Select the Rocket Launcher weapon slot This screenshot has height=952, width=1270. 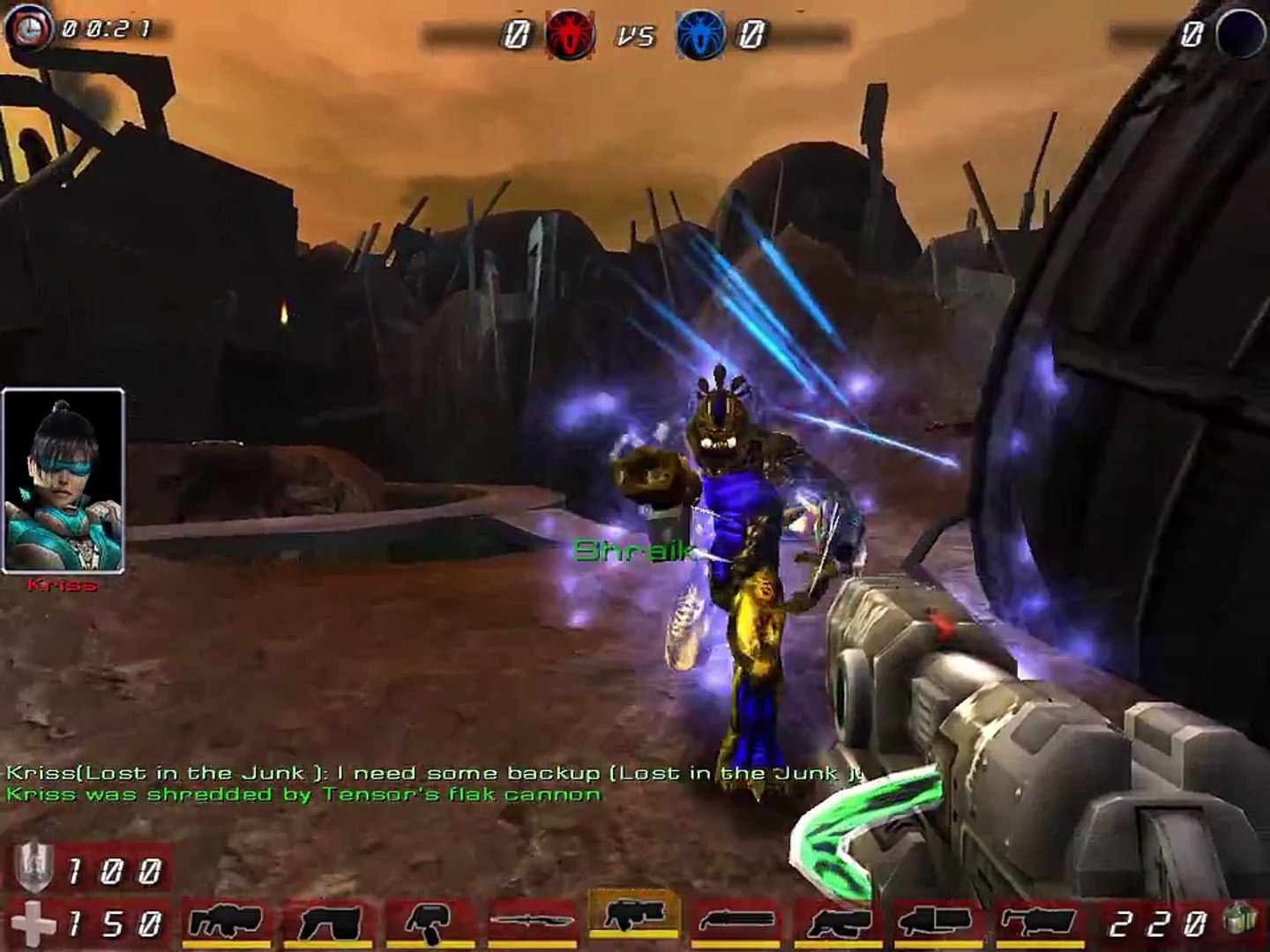(x=939, y=923)
